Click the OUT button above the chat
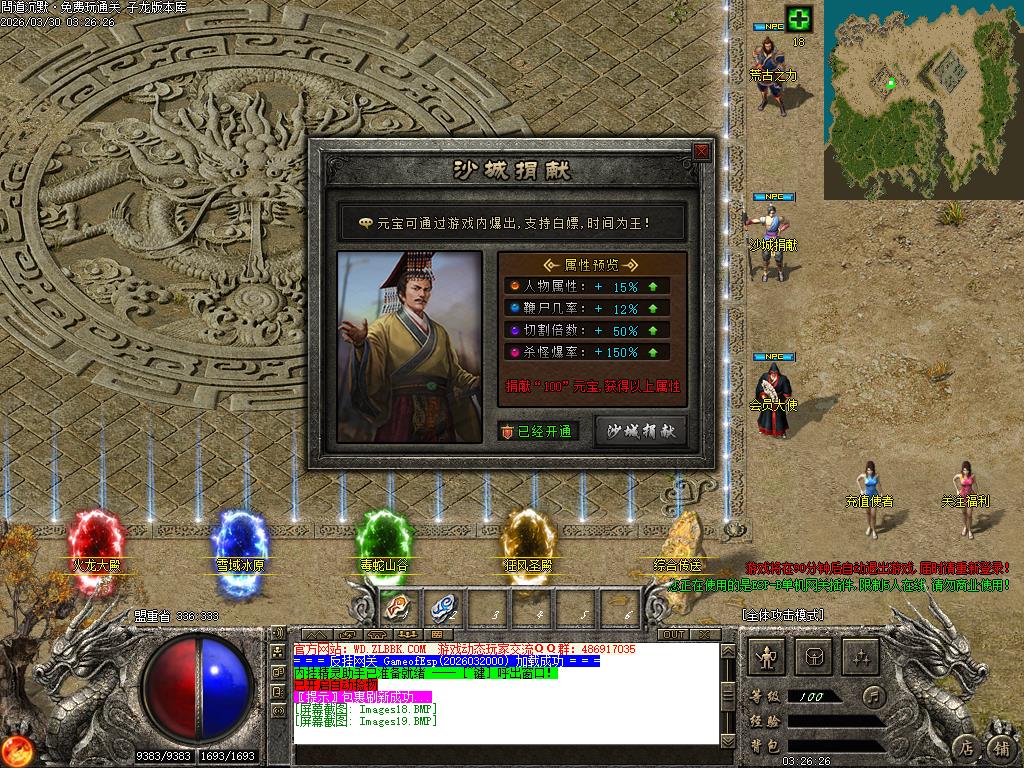Screen dimensions: 1024x768 point(674,634)
